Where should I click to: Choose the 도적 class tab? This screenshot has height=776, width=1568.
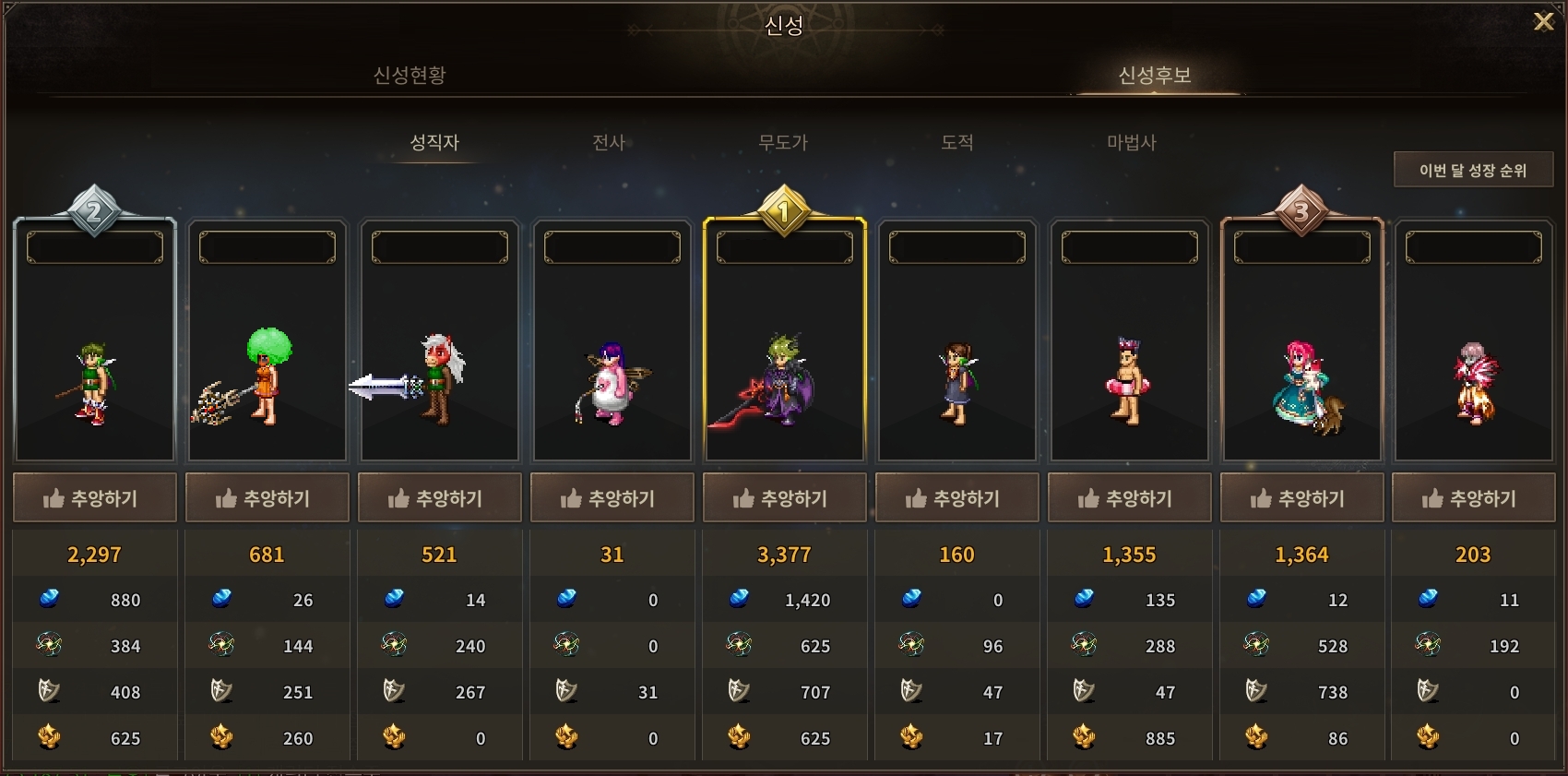pos(956,142)
